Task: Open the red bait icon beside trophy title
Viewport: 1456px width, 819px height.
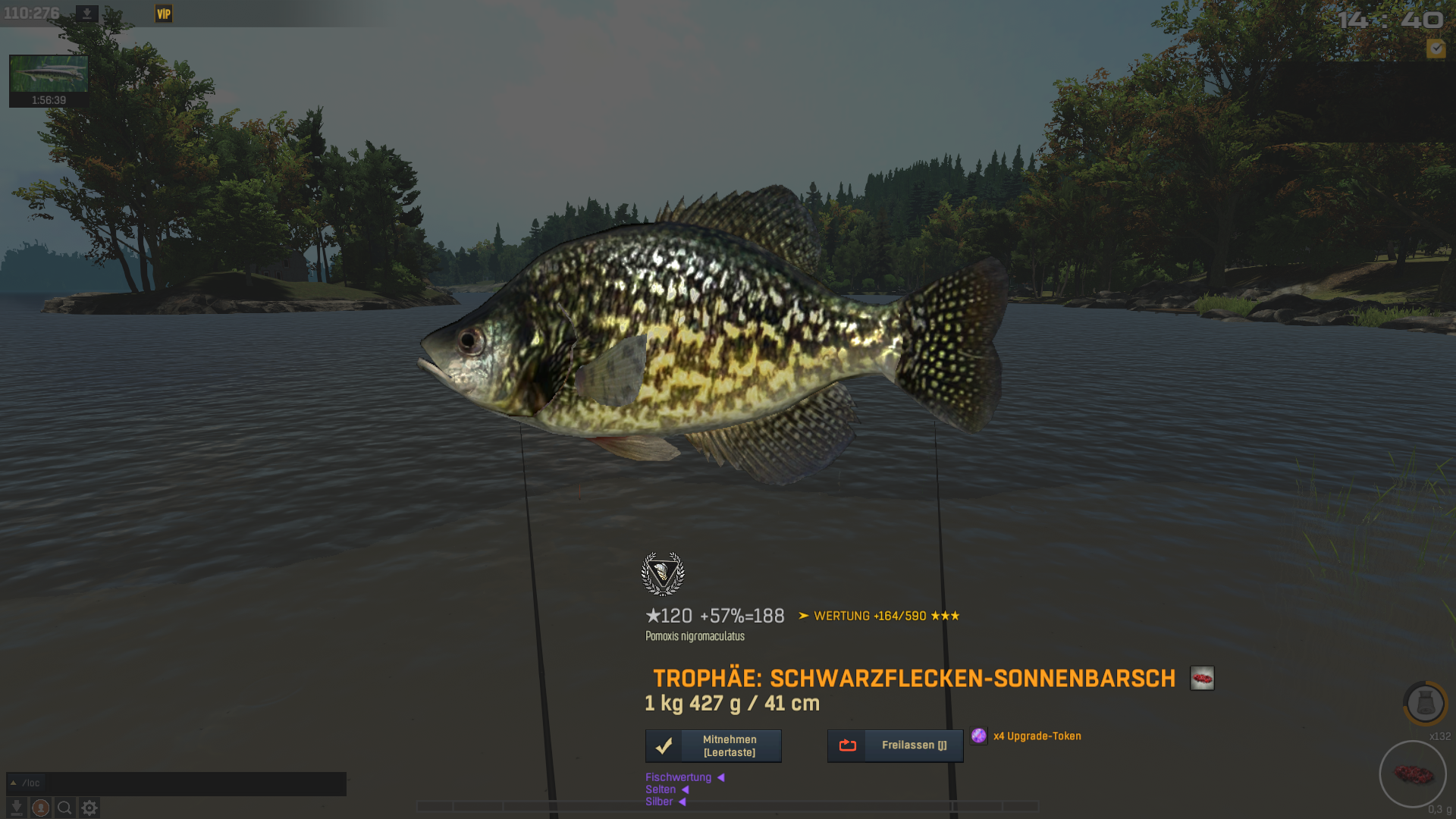Action: click(x=1202, y=678)
